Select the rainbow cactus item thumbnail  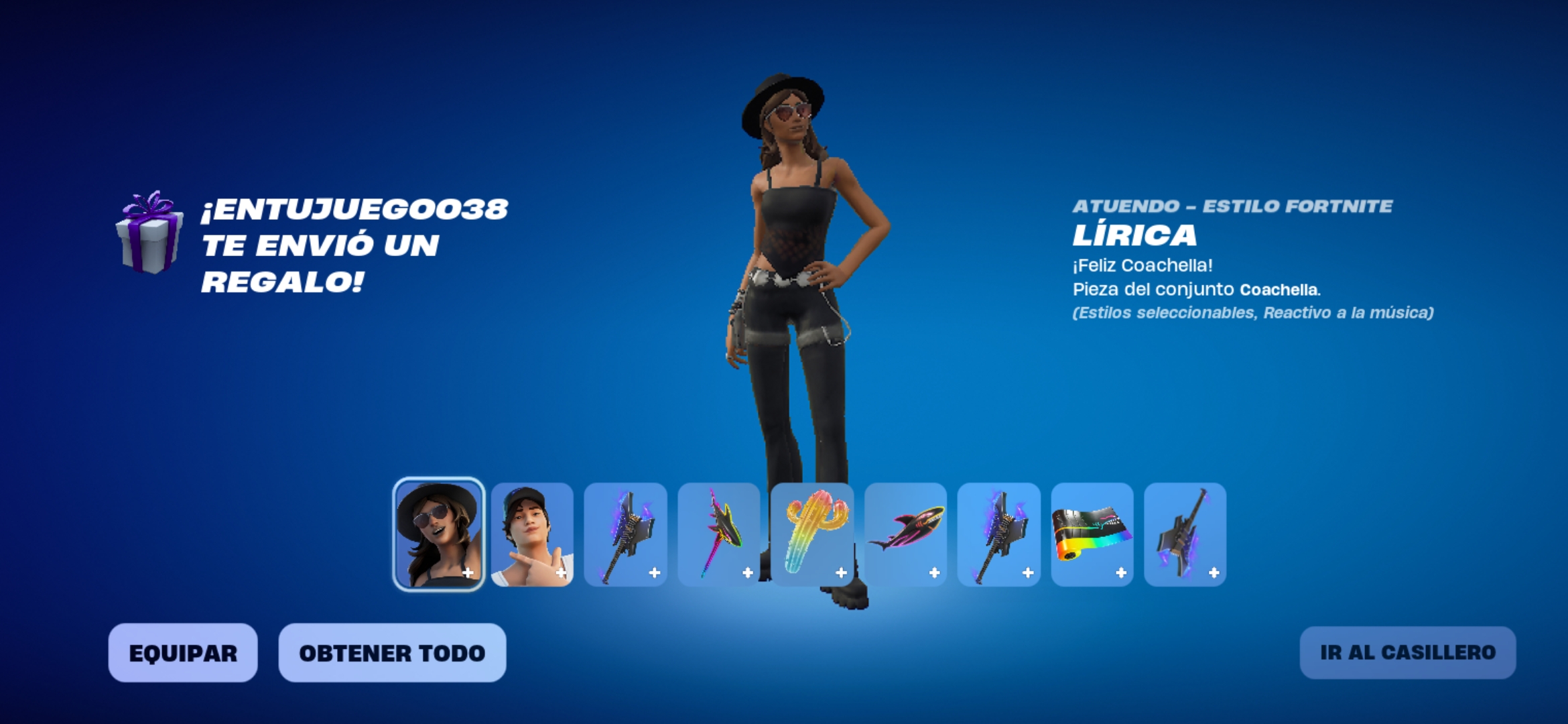[812, 534]
